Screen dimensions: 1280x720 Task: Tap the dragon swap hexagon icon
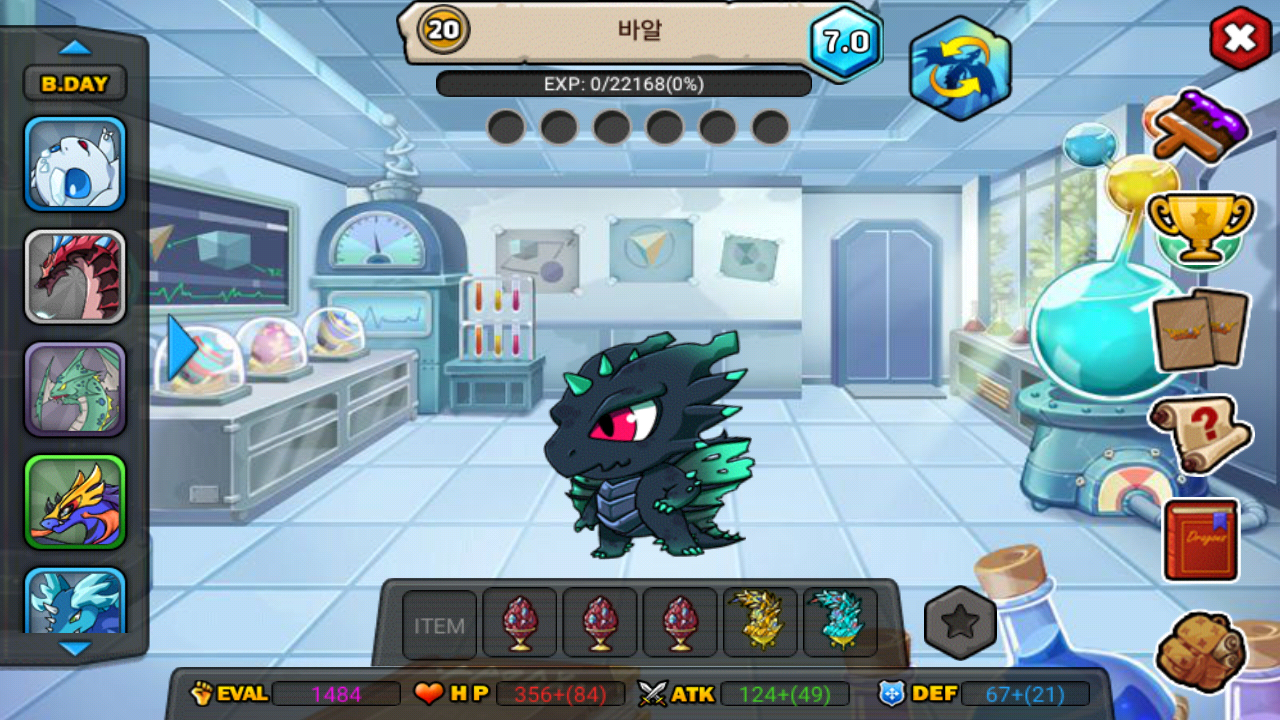pos(960,68)
